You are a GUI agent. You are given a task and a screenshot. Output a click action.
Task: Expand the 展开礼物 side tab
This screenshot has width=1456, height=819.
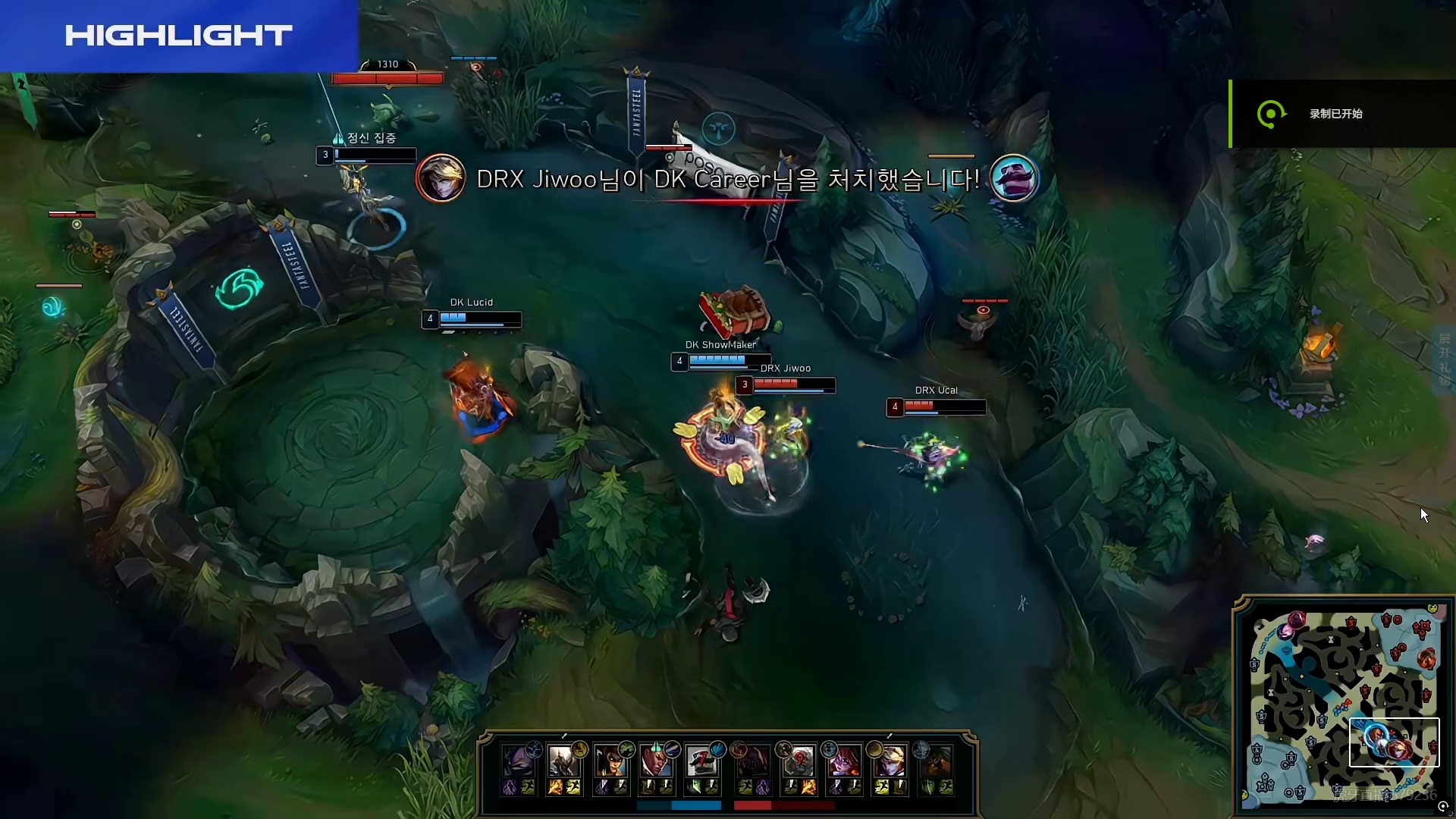tap(1445, 360)
